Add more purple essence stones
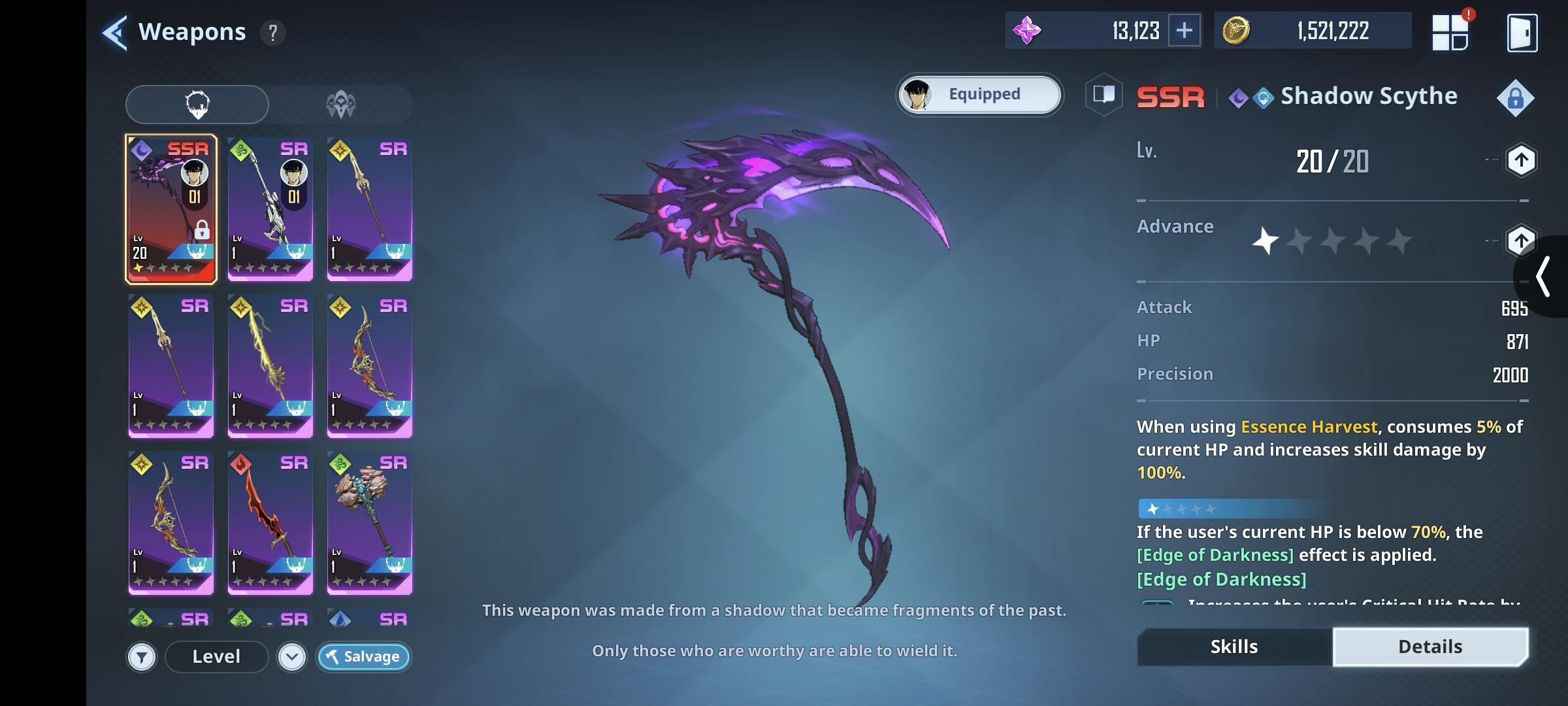Screen dimensions: 1568x706 tap(1184, 31)
